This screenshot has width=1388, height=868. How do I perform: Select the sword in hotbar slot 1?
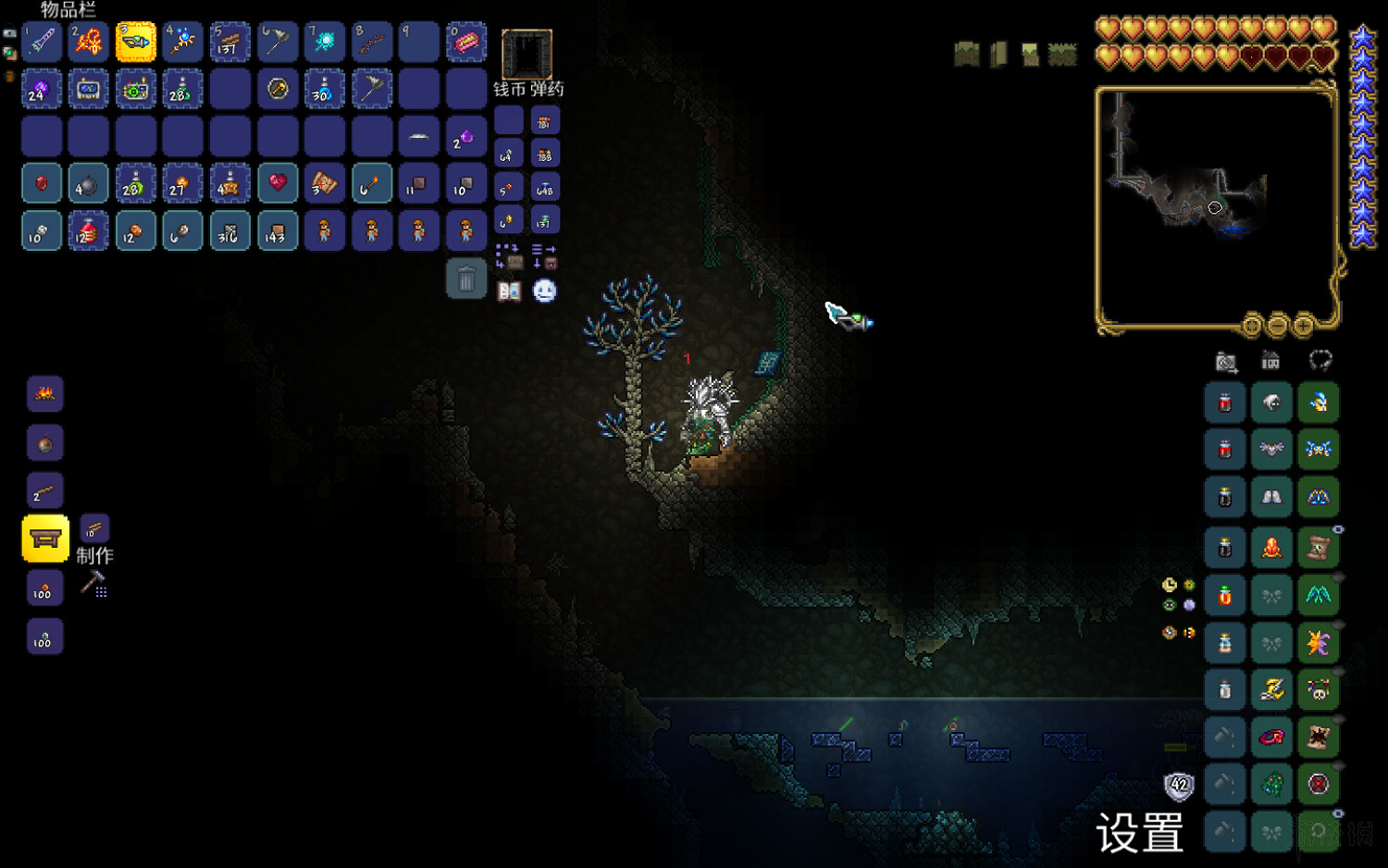coord(42,43)
